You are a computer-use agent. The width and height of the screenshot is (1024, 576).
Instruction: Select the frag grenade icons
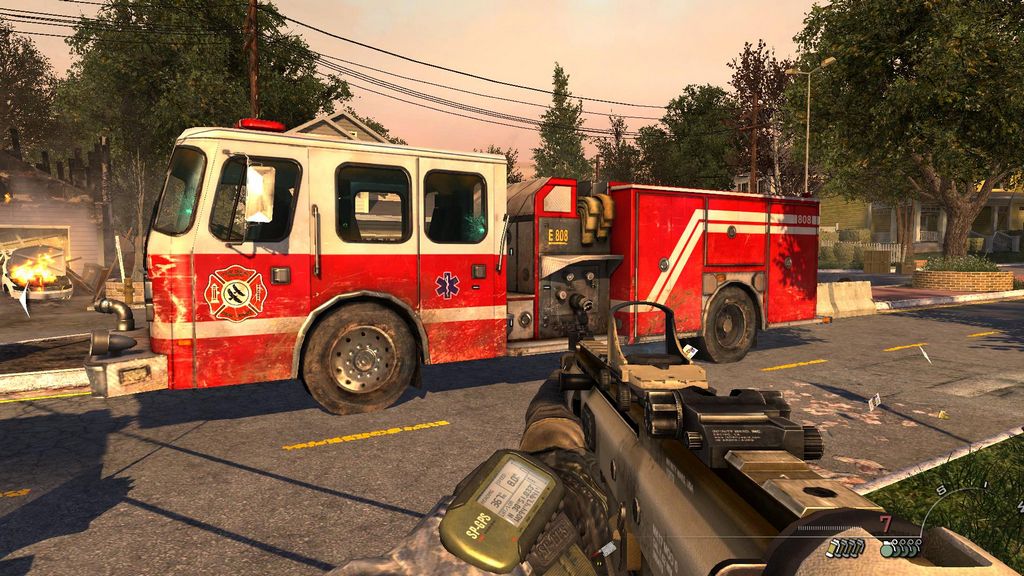coord(901,547)
